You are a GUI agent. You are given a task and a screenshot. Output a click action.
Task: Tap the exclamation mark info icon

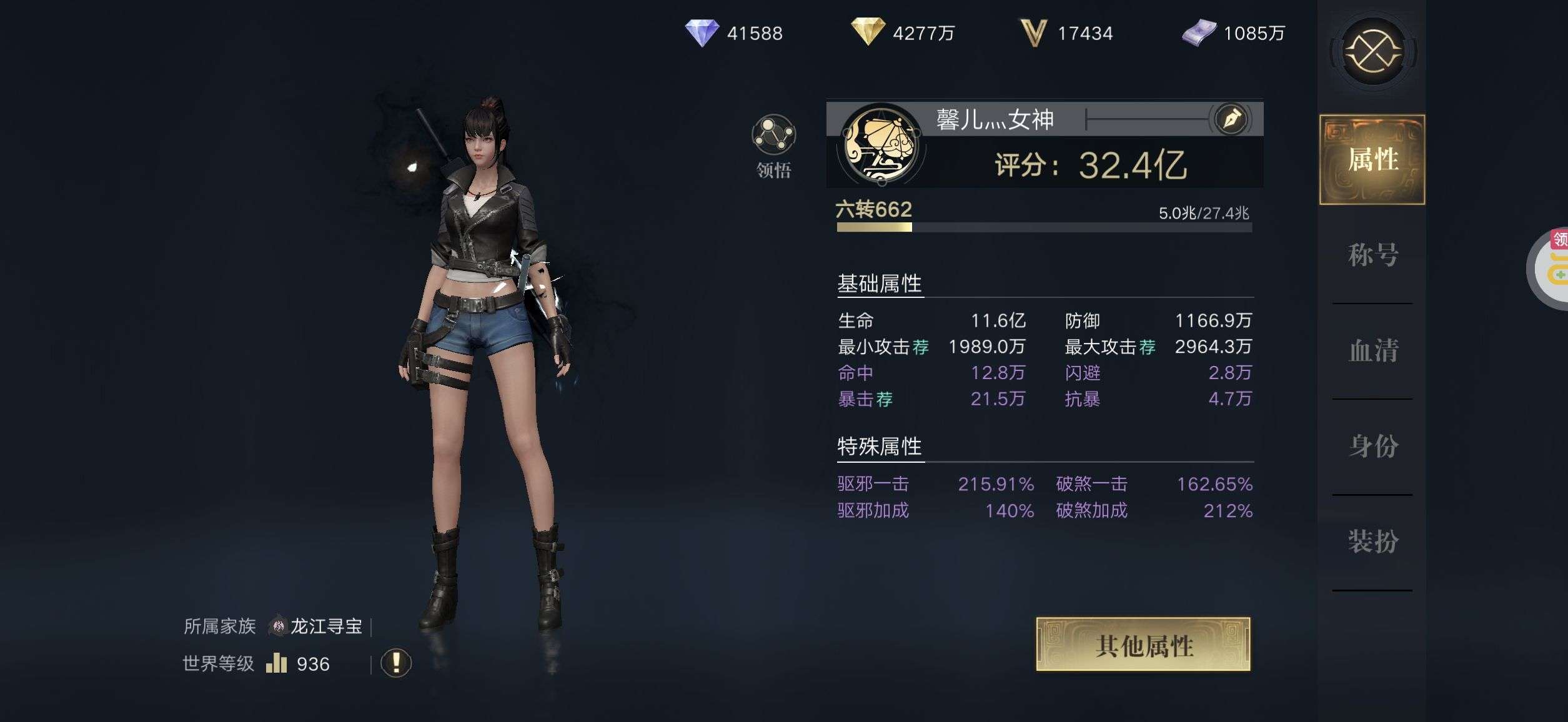[x=396, y=663]
